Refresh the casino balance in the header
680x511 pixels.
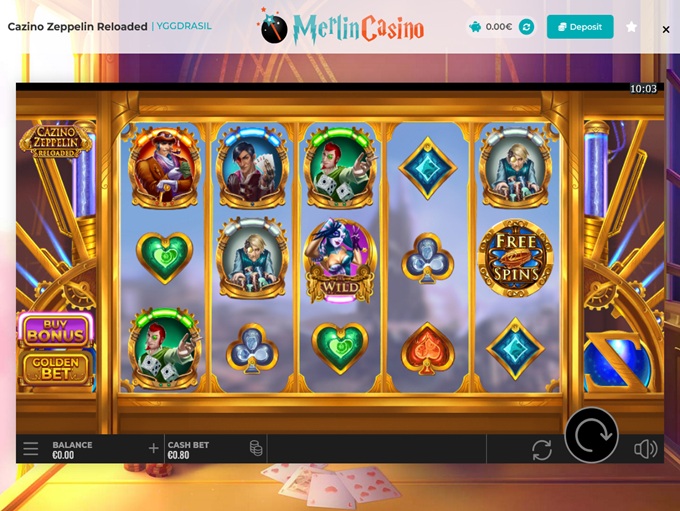point(526,27)
